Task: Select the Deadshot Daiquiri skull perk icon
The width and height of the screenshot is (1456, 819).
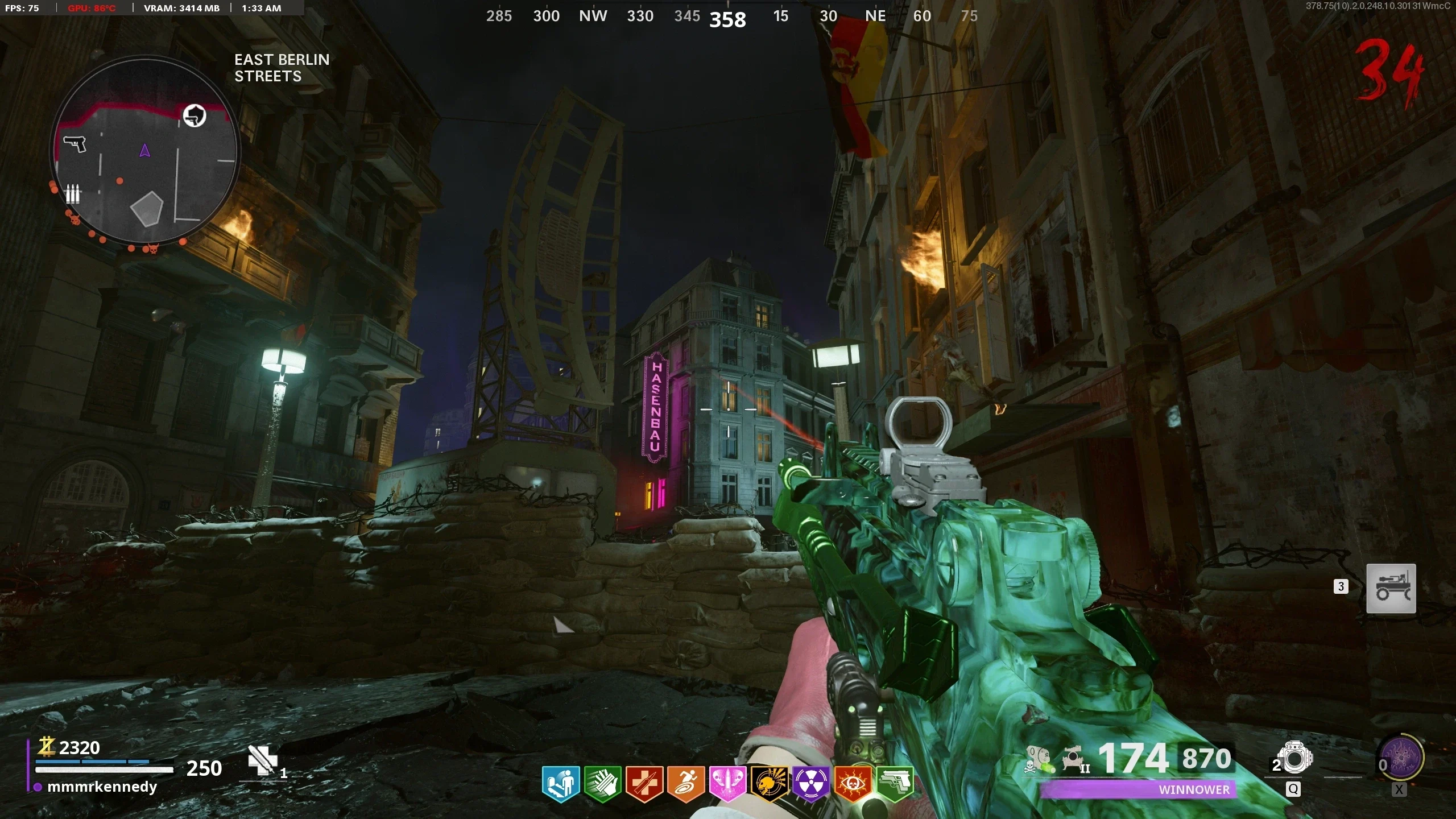Action: [x=770, y=784]
